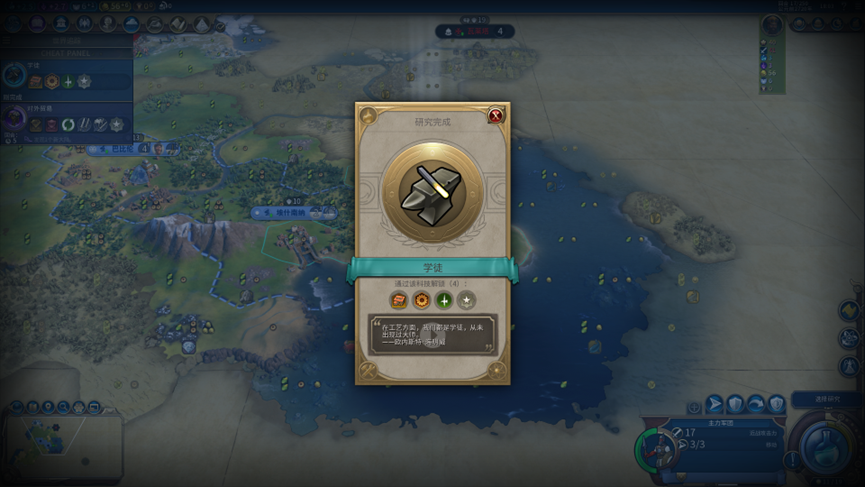865x487 pixels.
Task: Choose the unit skip turn curved arrow action
Action: click(x=756, y=404)
